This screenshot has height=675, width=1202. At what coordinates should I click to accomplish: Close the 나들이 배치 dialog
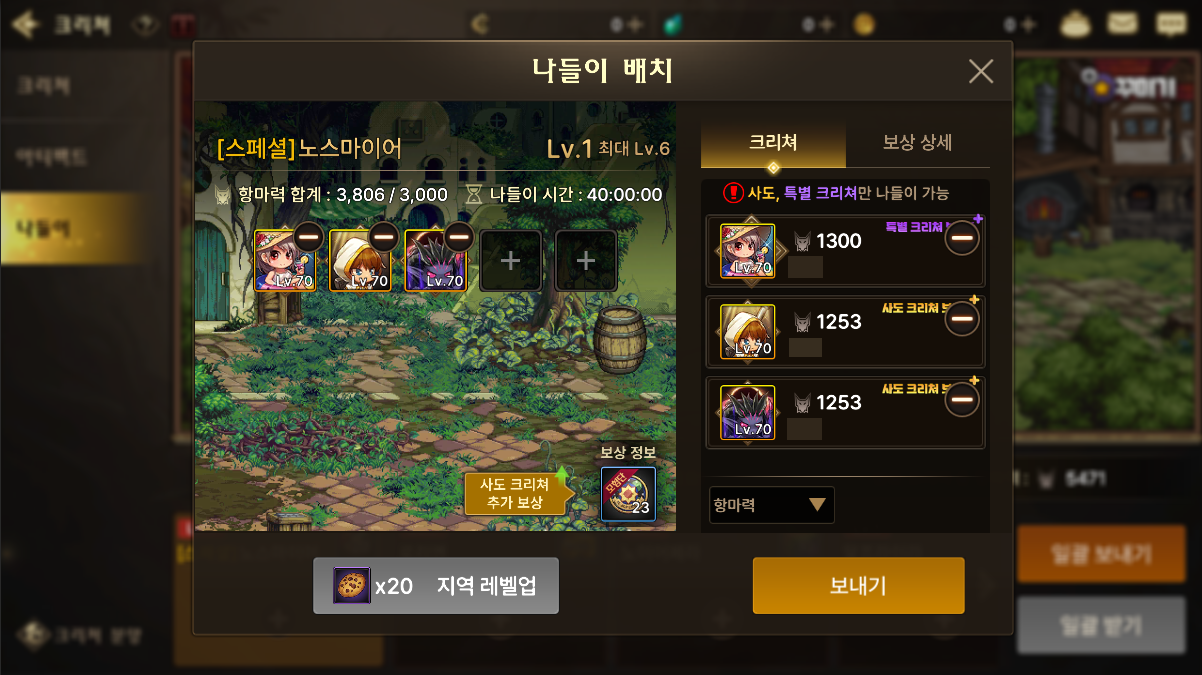[981, 71]
